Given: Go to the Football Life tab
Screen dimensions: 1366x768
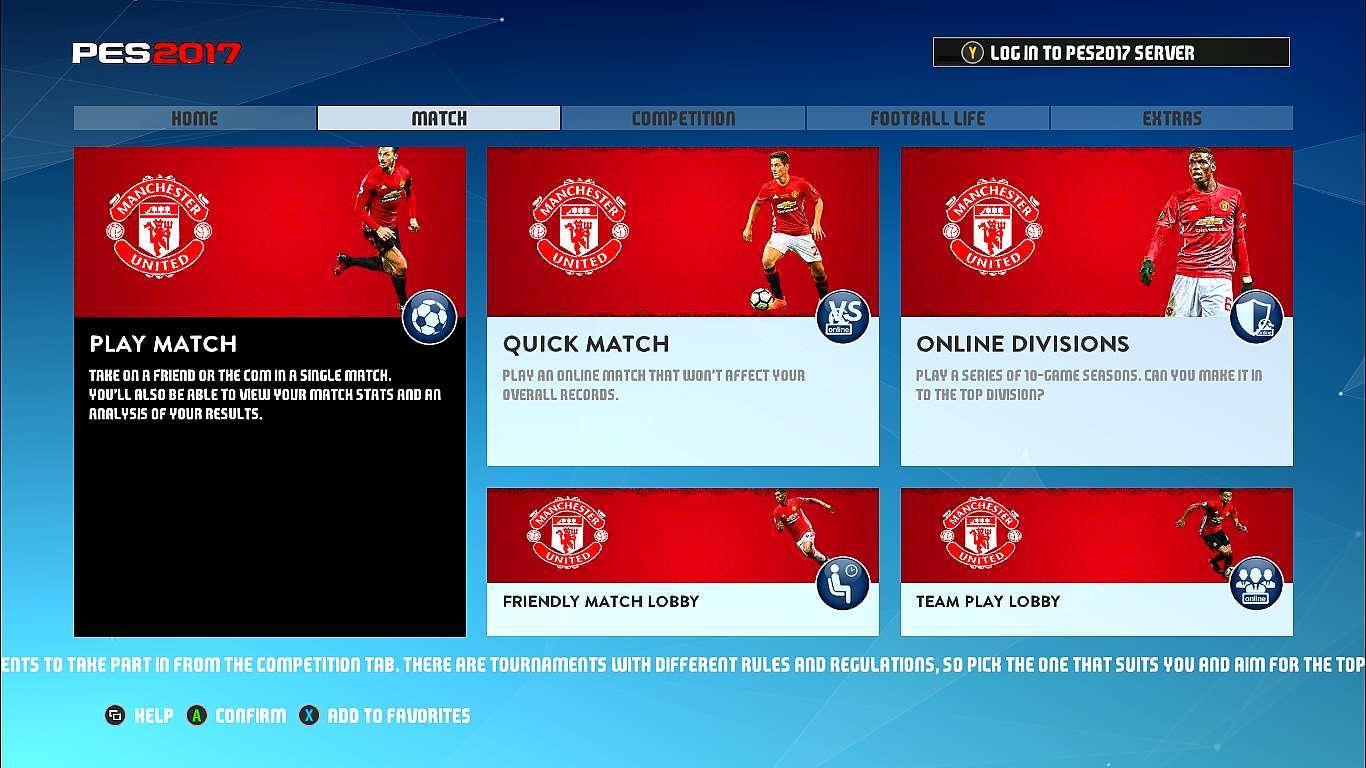Looking at the screenshot, I should [927, 118].
